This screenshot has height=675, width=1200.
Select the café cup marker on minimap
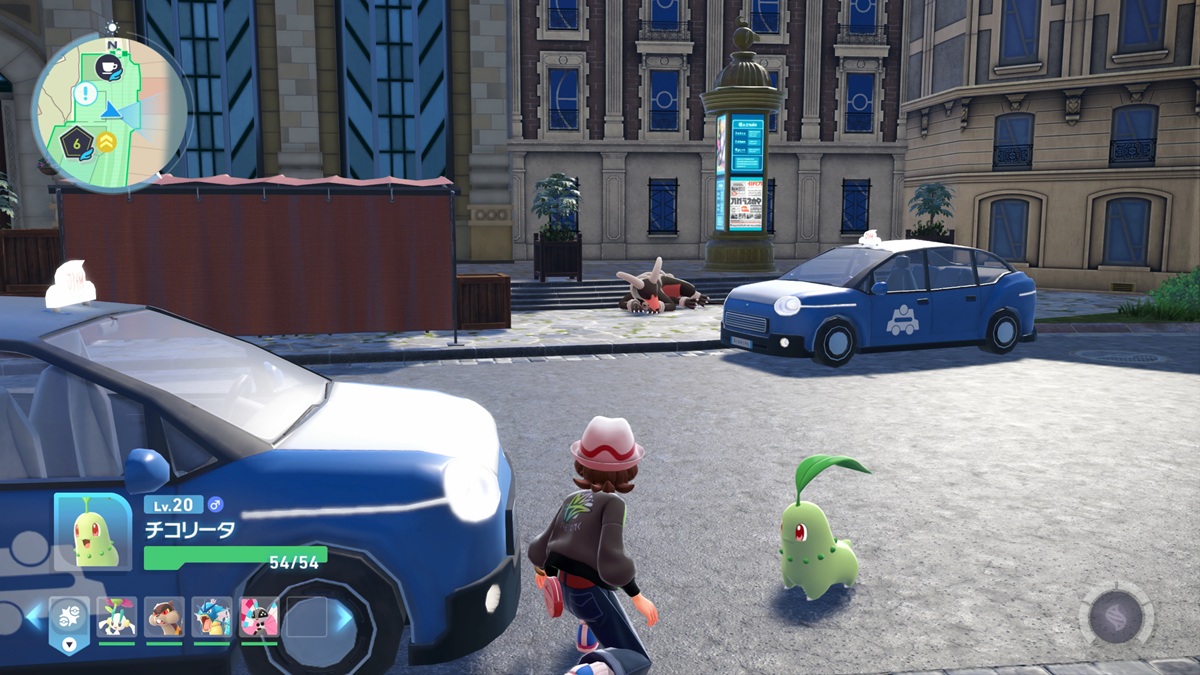pyautogui.click(x=106, y=67)
